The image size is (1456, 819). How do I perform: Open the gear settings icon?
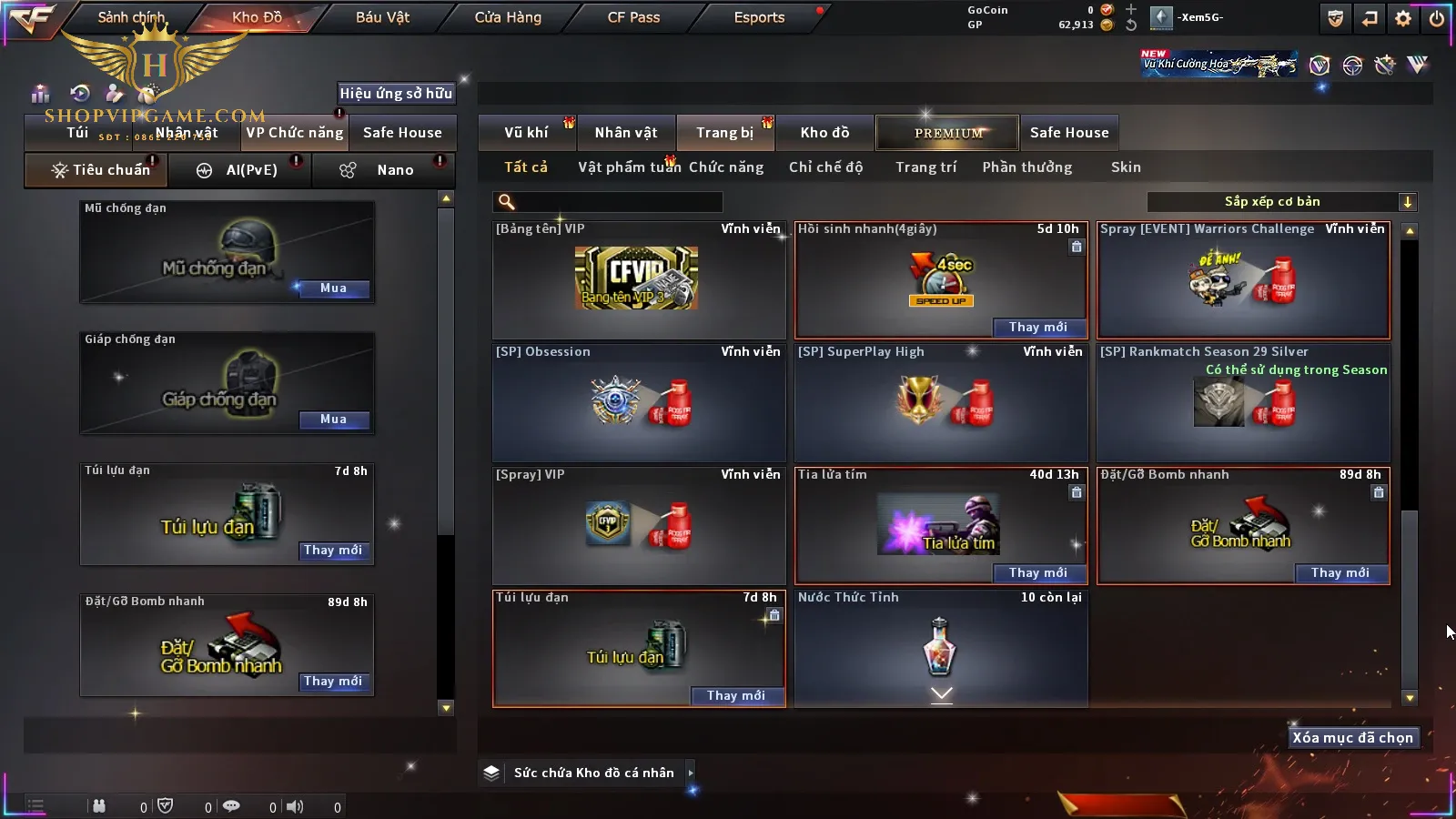click(1403, 18)
